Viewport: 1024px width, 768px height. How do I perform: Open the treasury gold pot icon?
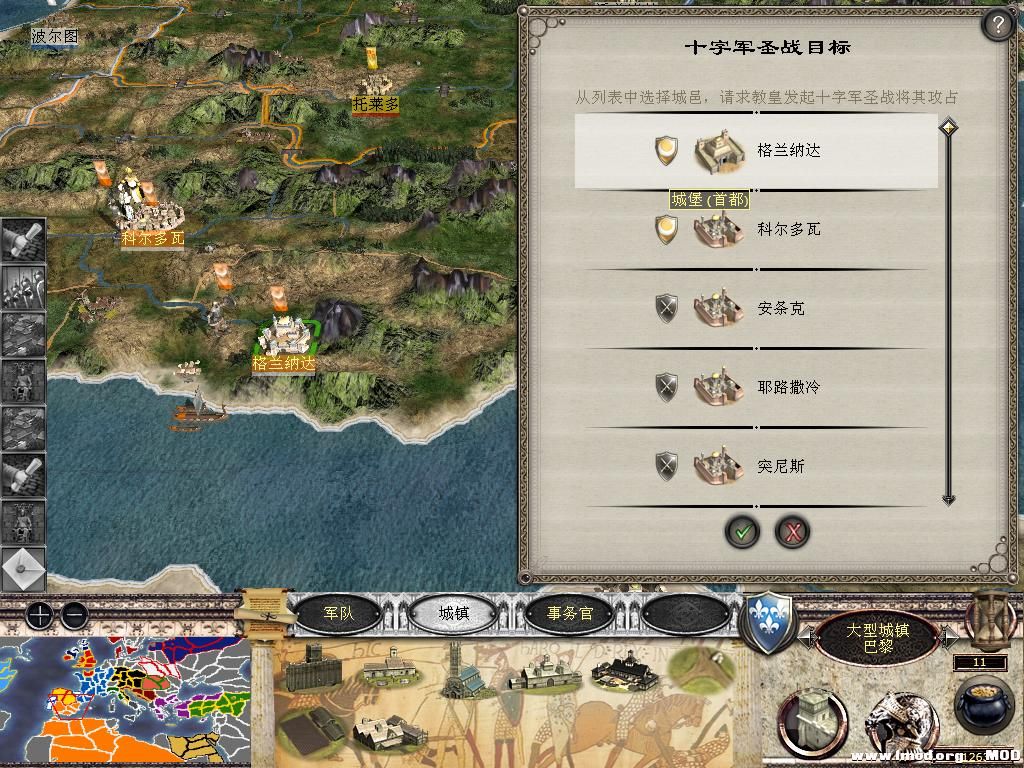[984, 705]
